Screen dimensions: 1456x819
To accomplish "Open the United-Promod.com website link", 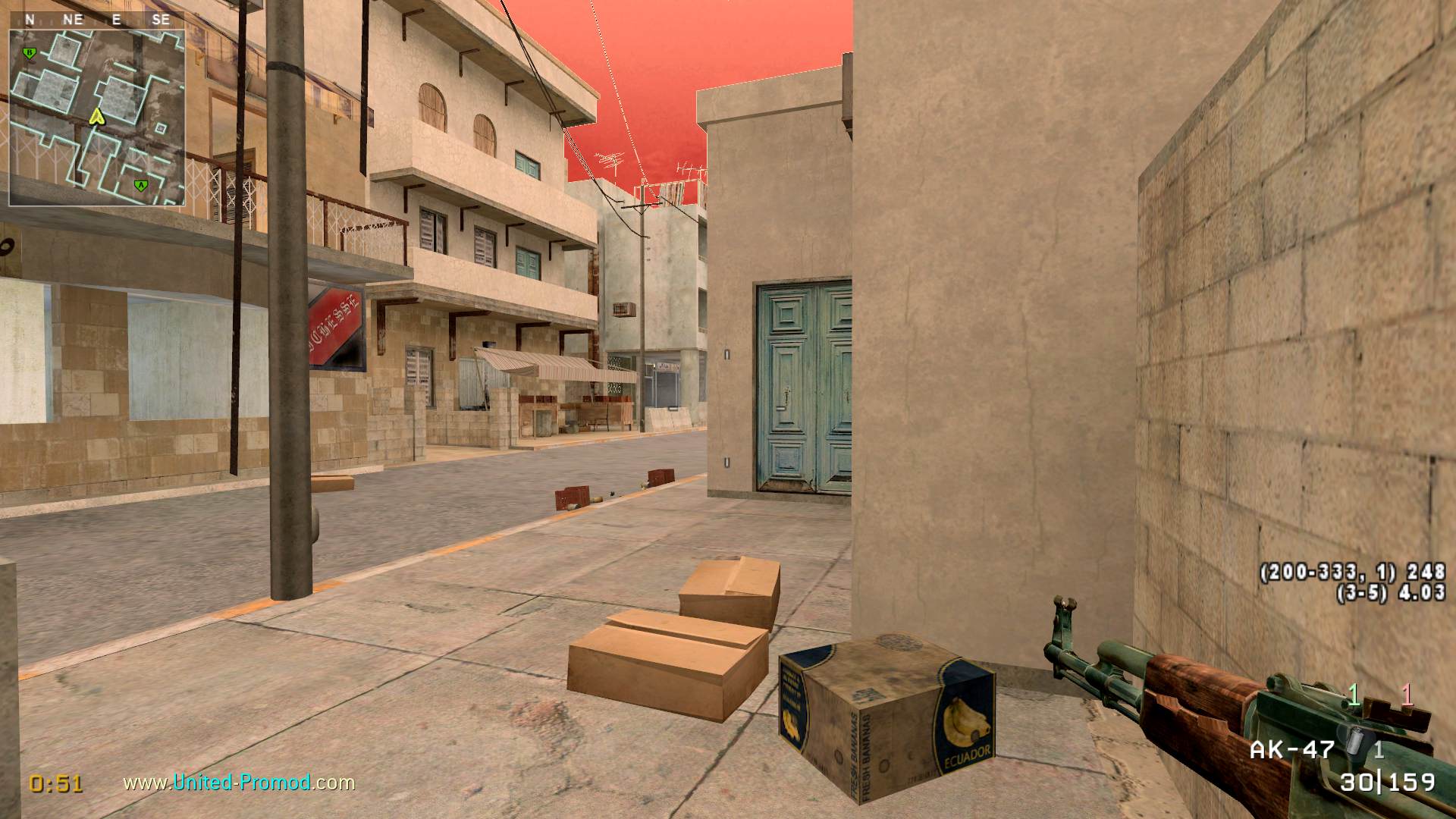I will [239, 782].
